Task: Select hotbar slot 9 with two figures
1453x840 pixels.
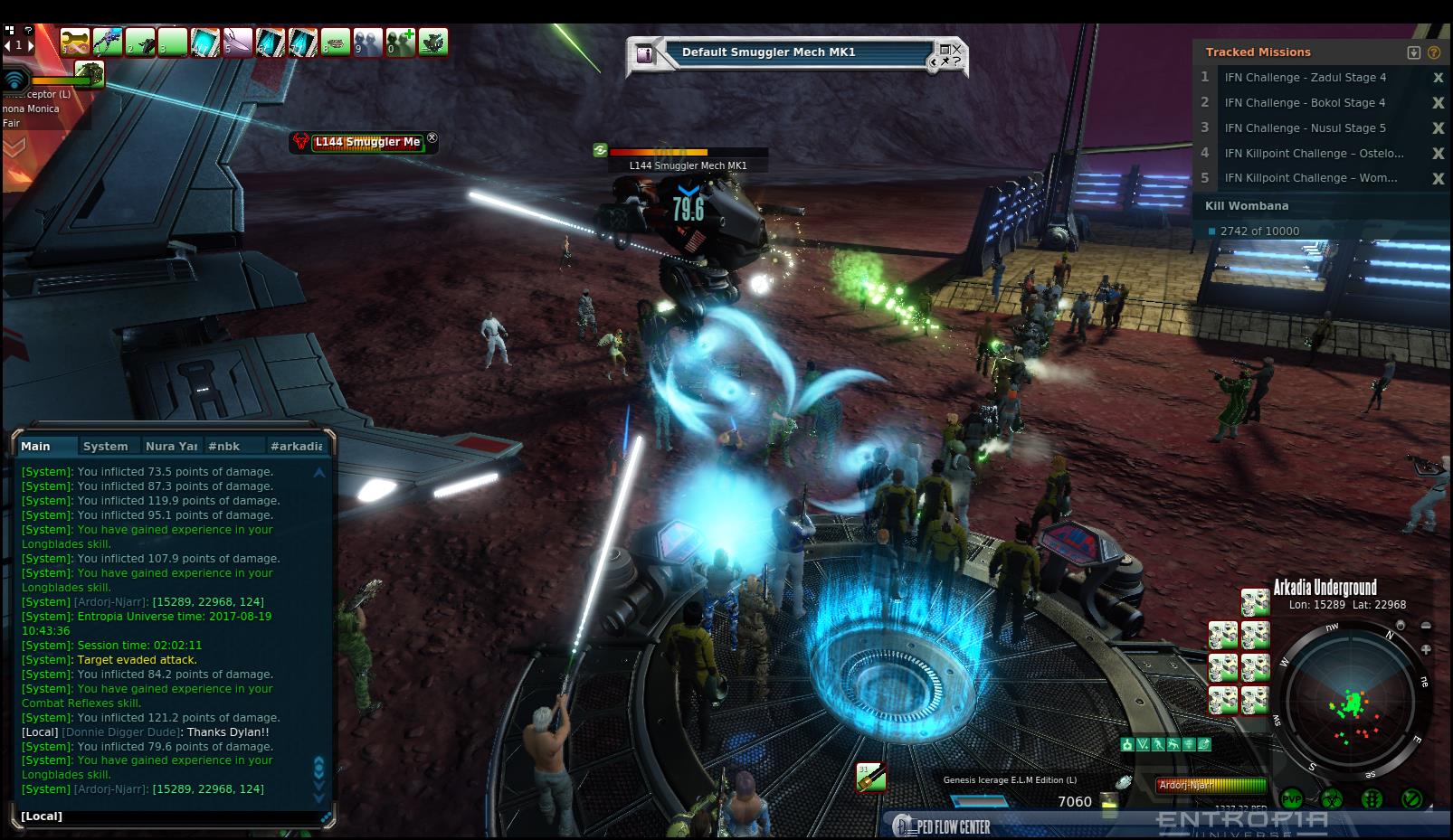Action: pyautogui.click(x=368, y=42)
